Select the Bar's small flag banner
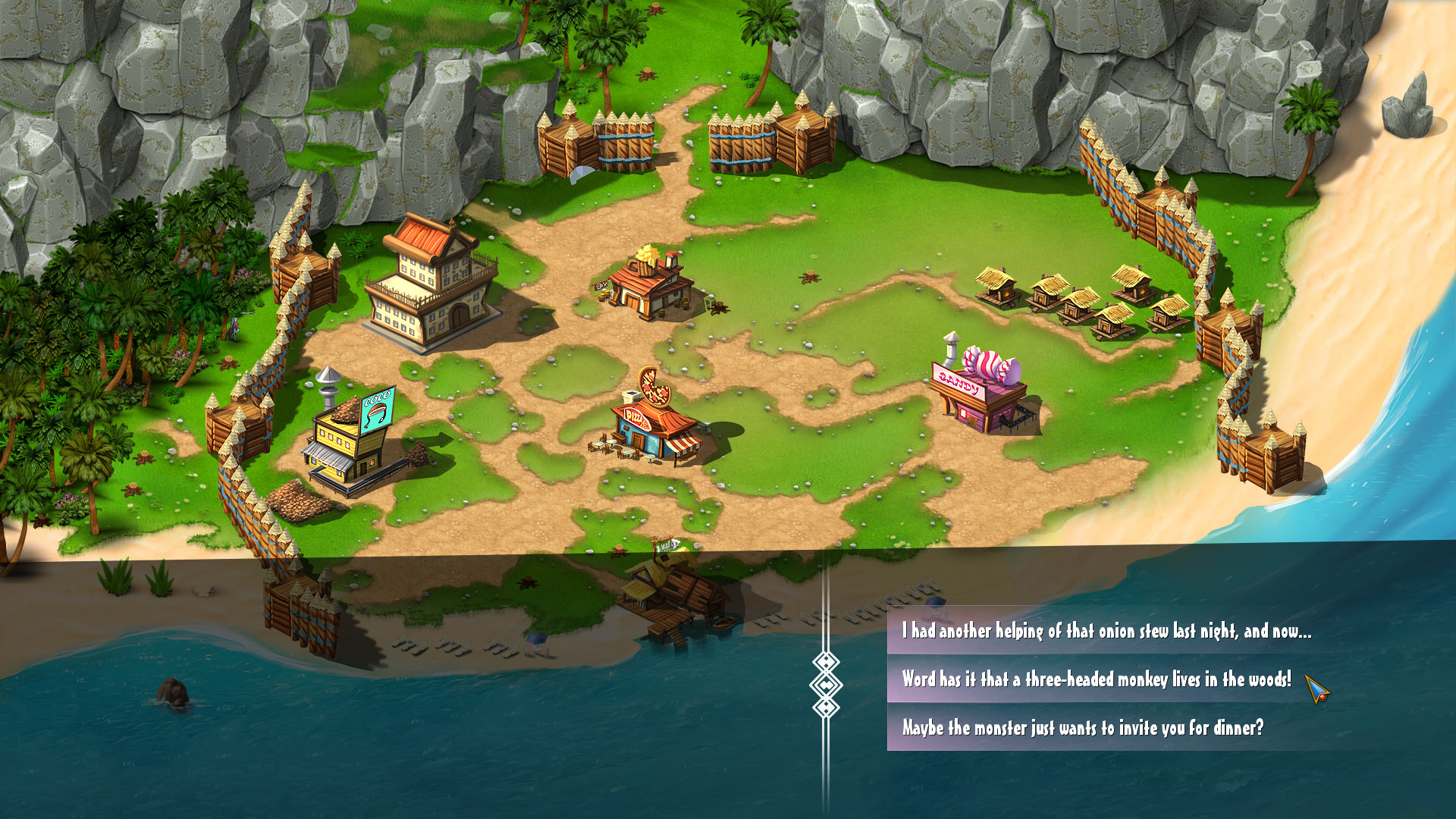Screen dimensions: 1456x819 601,286
